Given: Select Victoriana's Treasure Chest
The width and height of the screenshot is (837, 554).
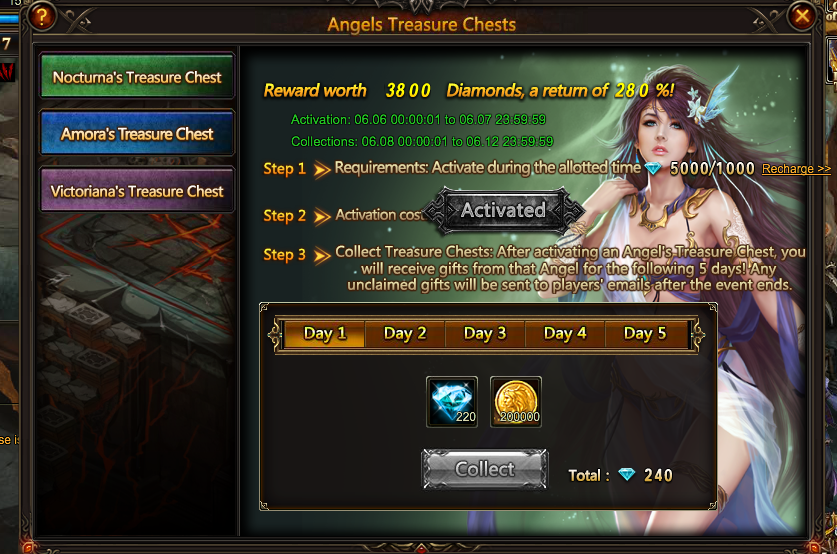Looking at the screenshot, I should (x=137, y=191).
